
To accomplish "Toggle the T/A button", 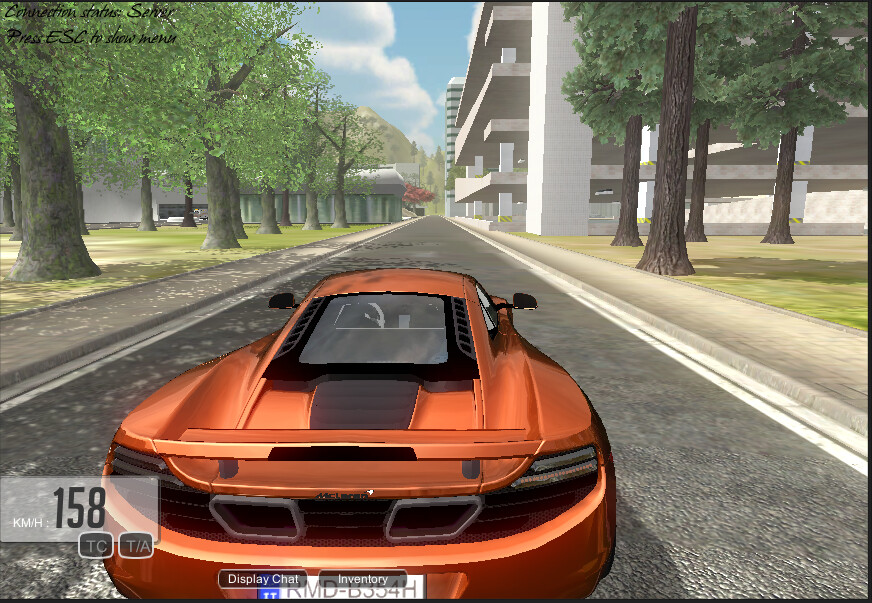I will point(135,545).
